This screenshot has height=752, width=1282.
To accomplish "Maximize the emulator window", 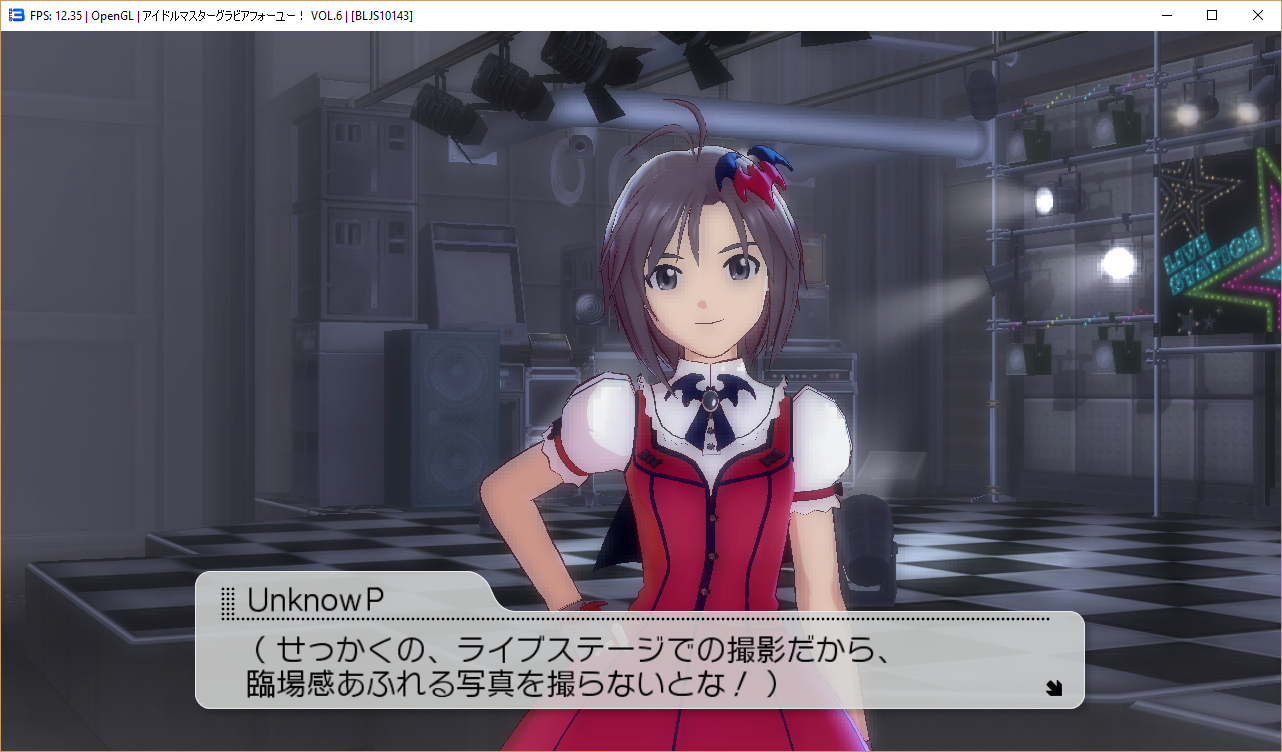I will pos(1212,15).
